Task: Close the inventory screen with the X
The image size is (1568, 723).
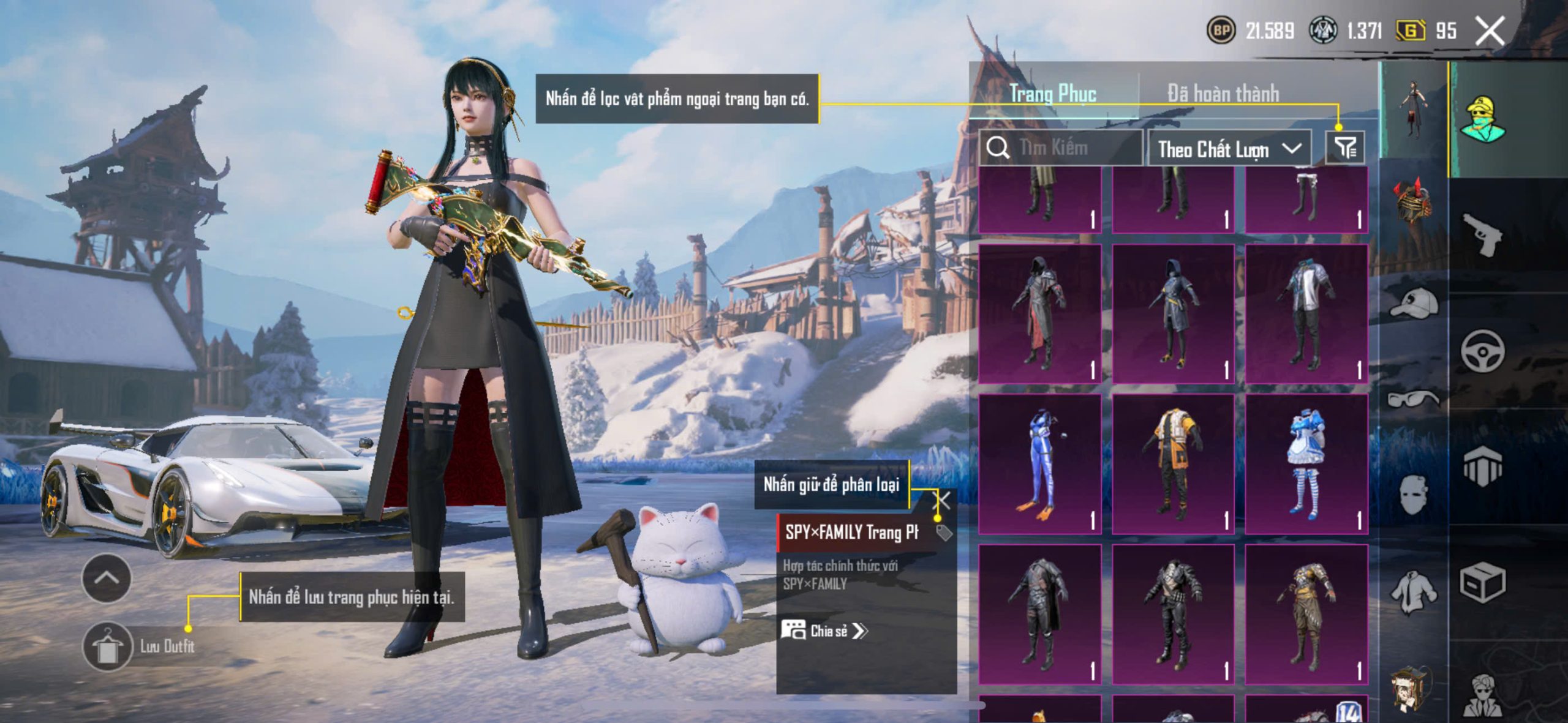Action: (x=1490, y=31)
